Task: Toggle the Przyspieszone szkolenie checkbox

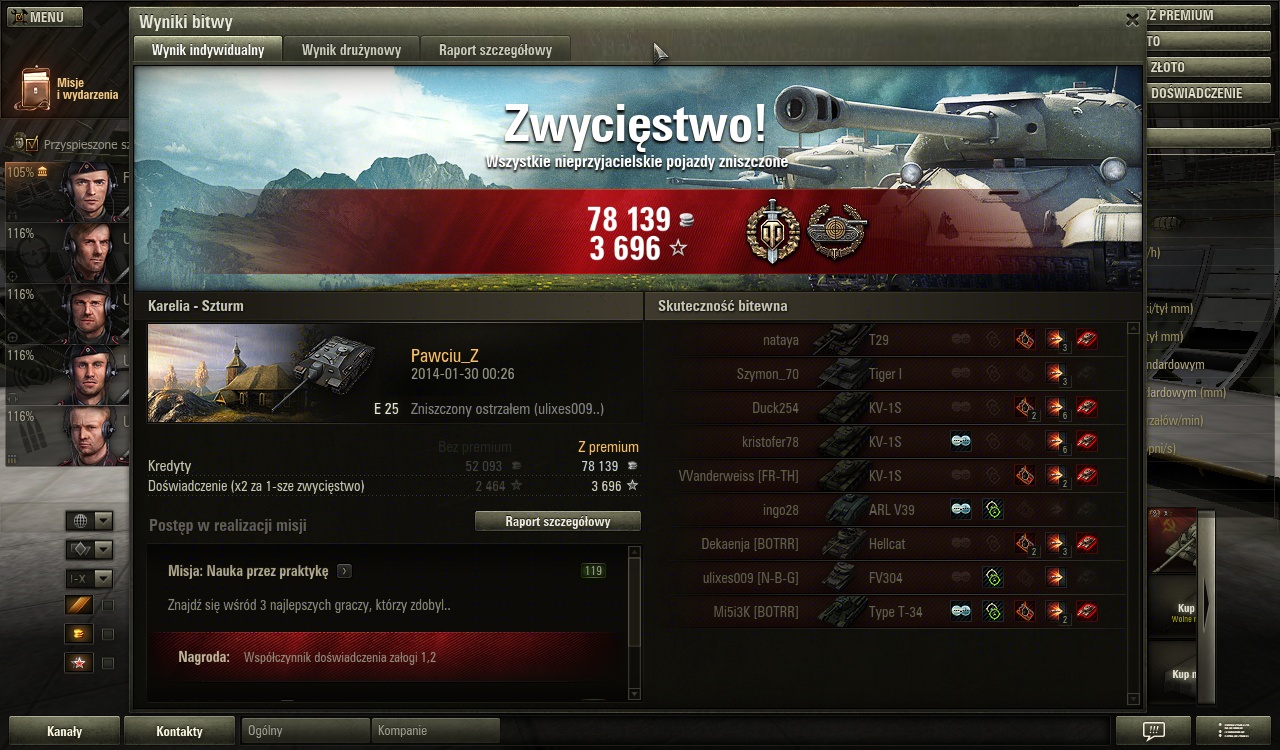Action: point(31,144)
